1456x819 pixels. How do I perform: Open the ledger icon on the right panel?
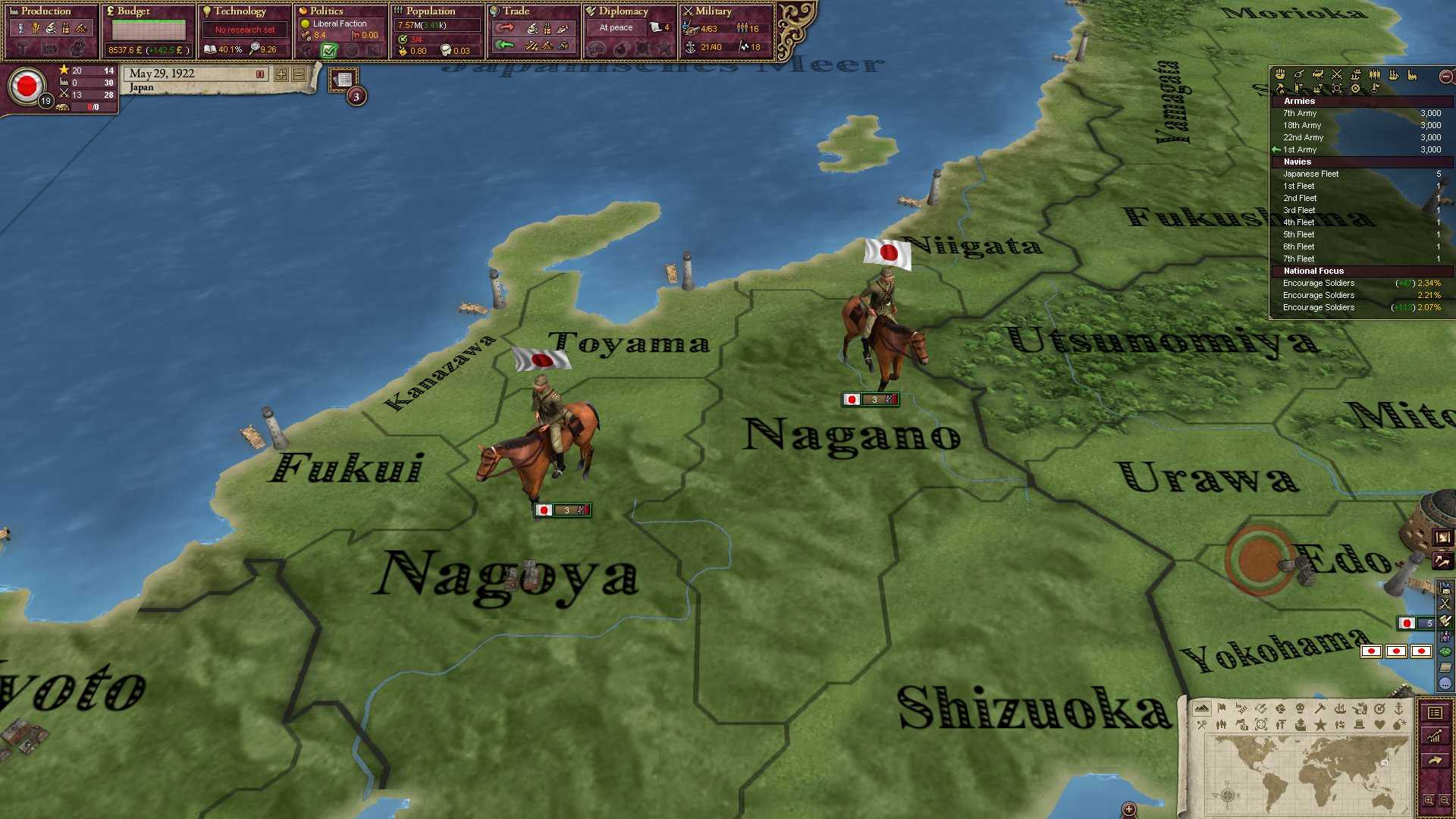tap(1436, 713)
